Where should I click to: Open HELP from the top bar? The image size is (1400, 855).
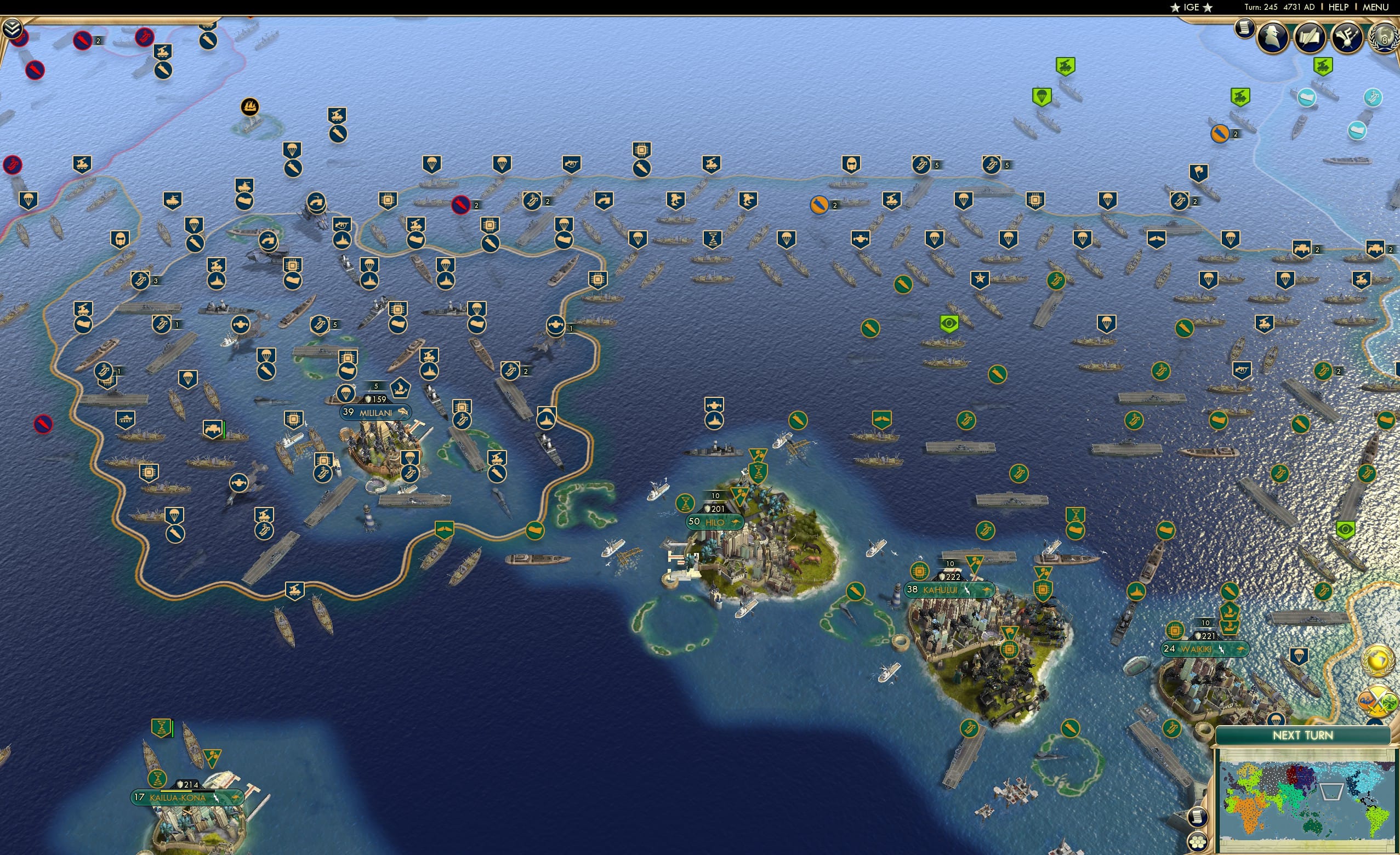coord(1339,7)
